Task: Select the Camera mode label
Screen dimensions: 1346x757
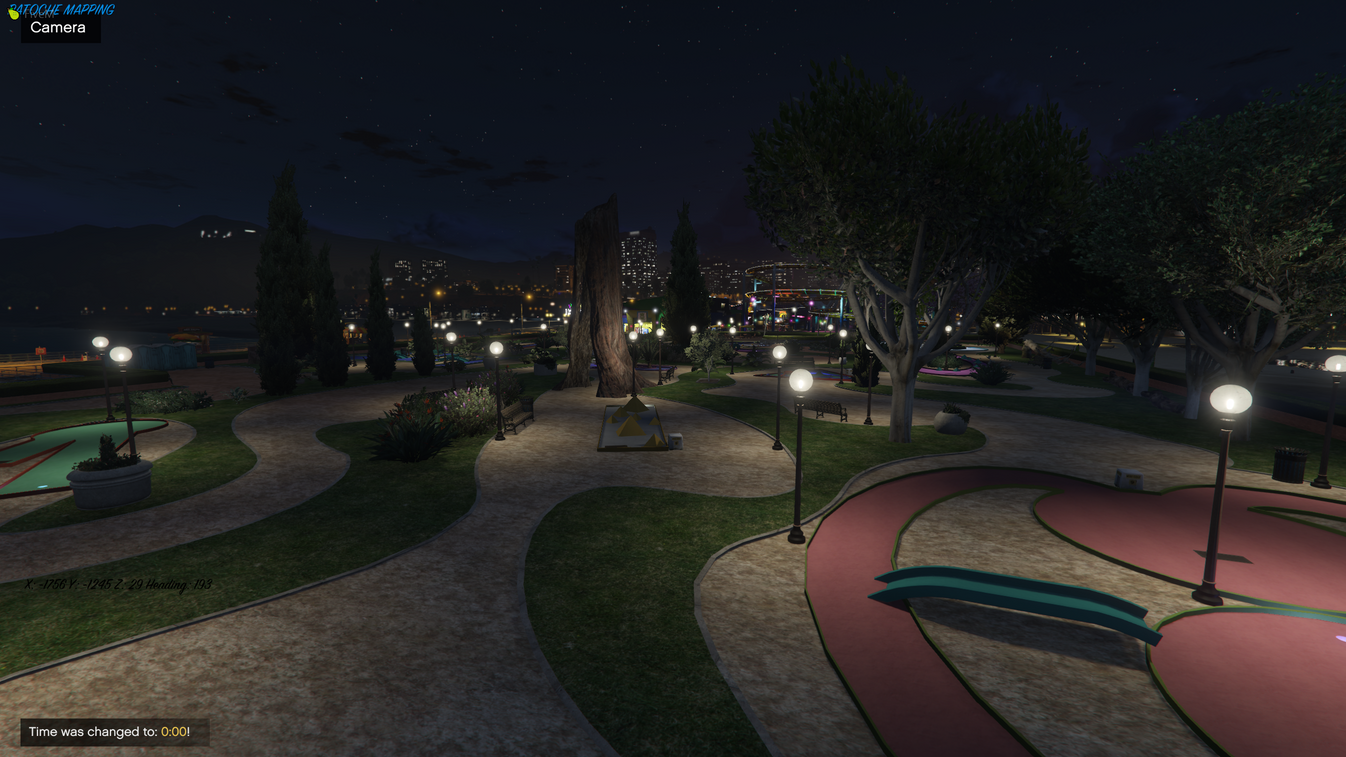Action: point(58,27)
